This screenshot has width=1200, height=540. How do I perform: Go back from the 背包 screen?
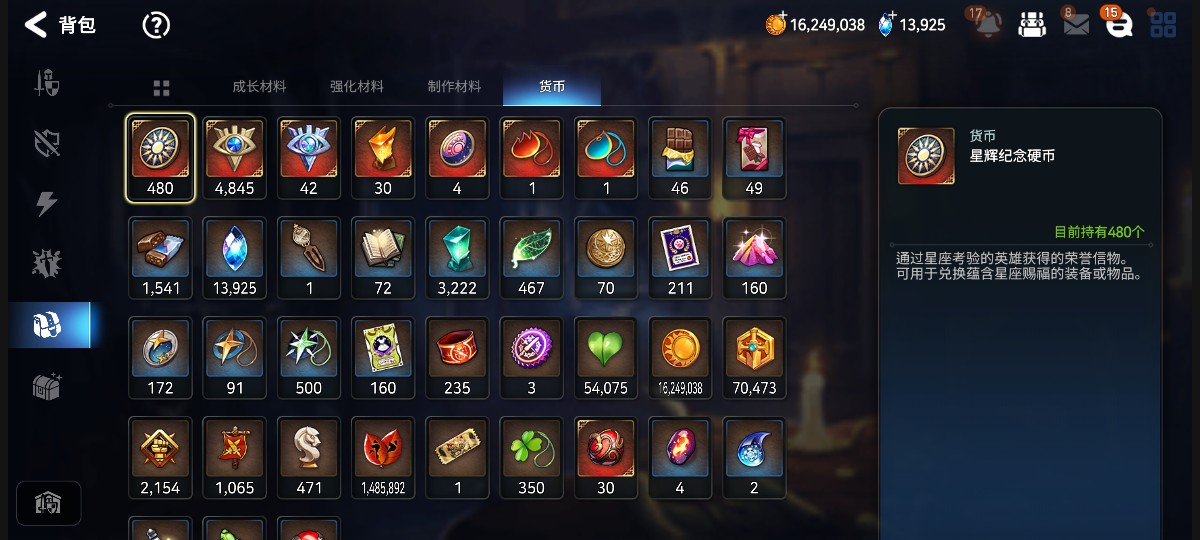(36, 25)
